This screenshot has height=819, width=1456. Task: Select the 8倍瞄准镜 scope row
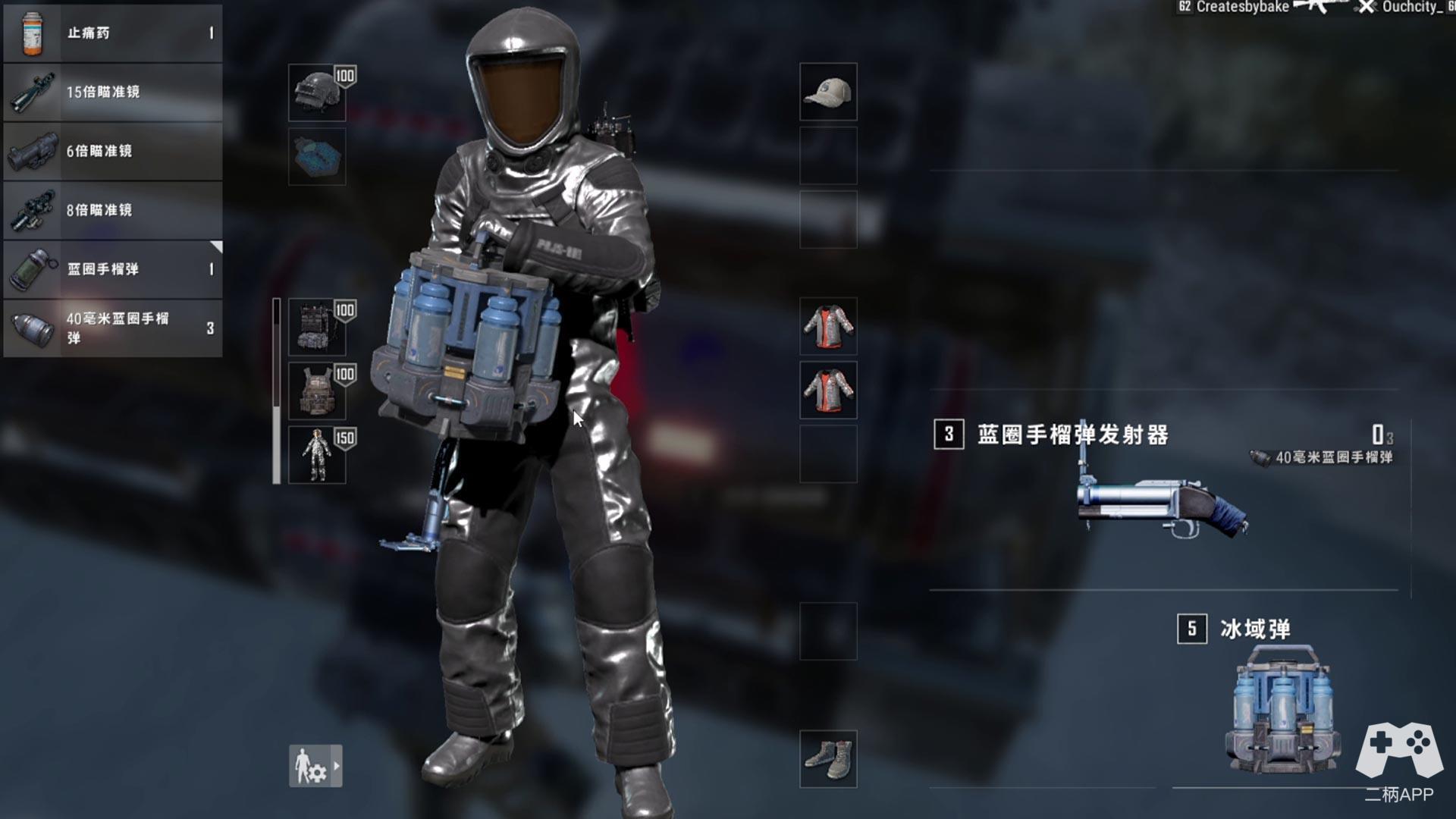click(x=113, y=210)
